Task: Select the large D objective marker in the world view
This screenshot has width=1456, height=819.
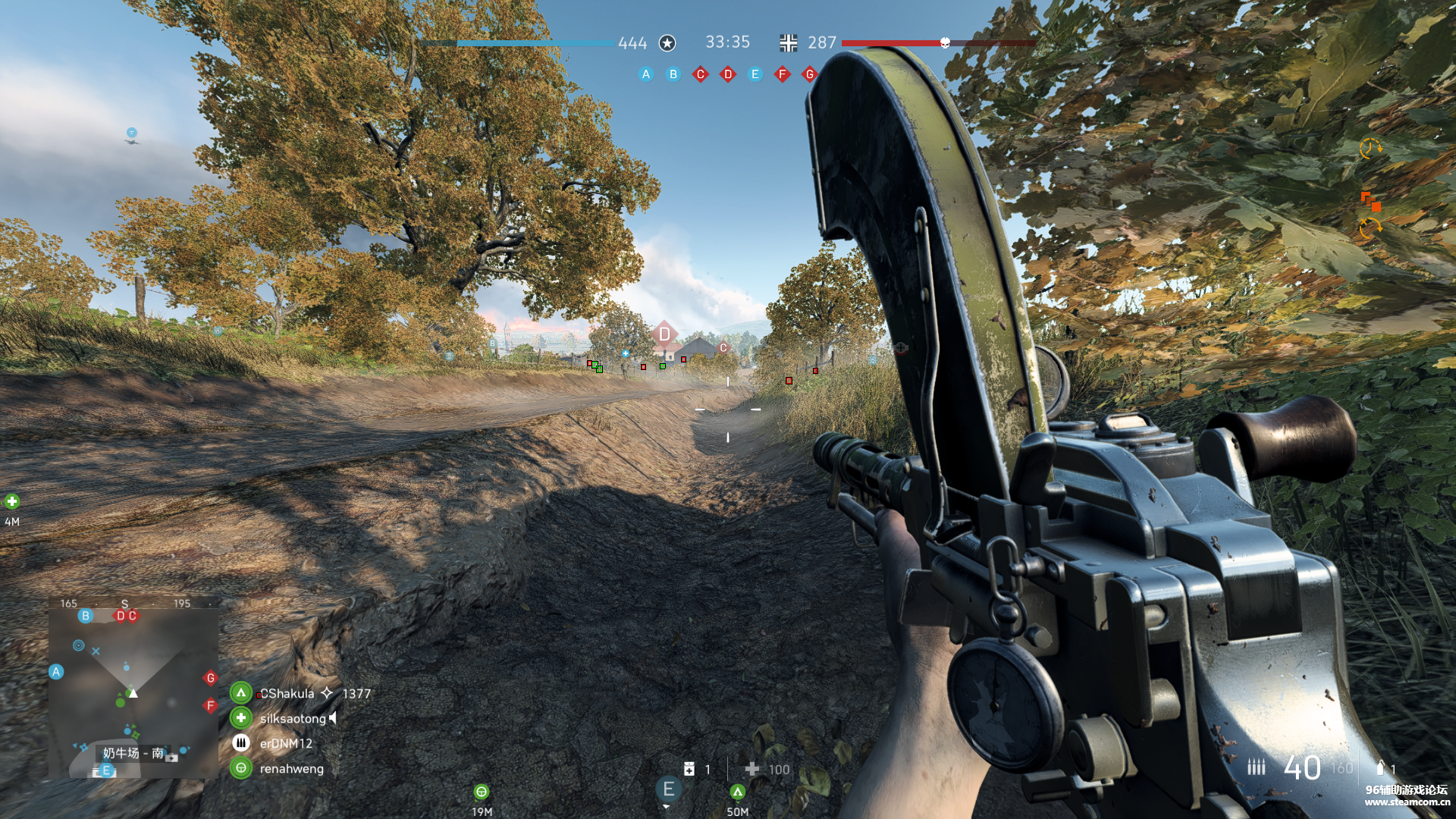Action: coord(664,334)
